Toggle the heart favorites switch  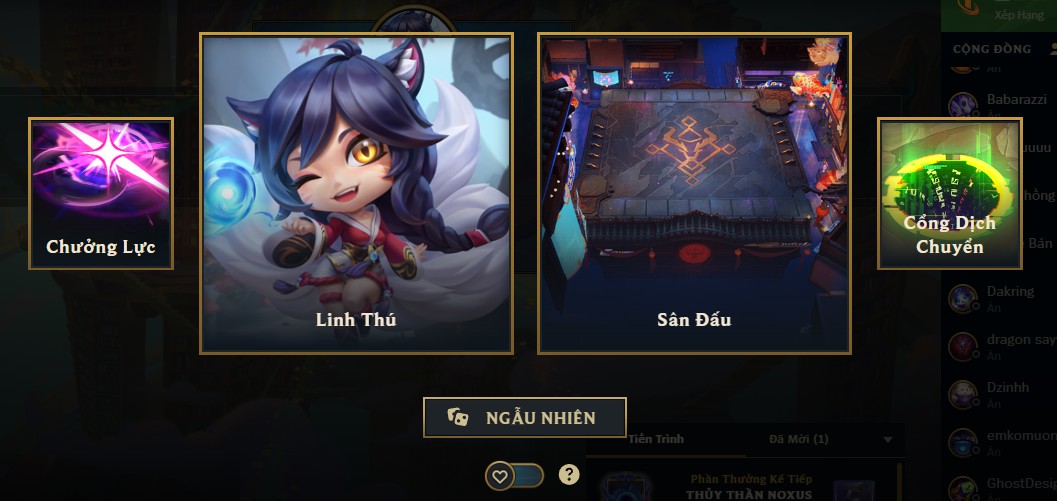click(x=514, y=476)
